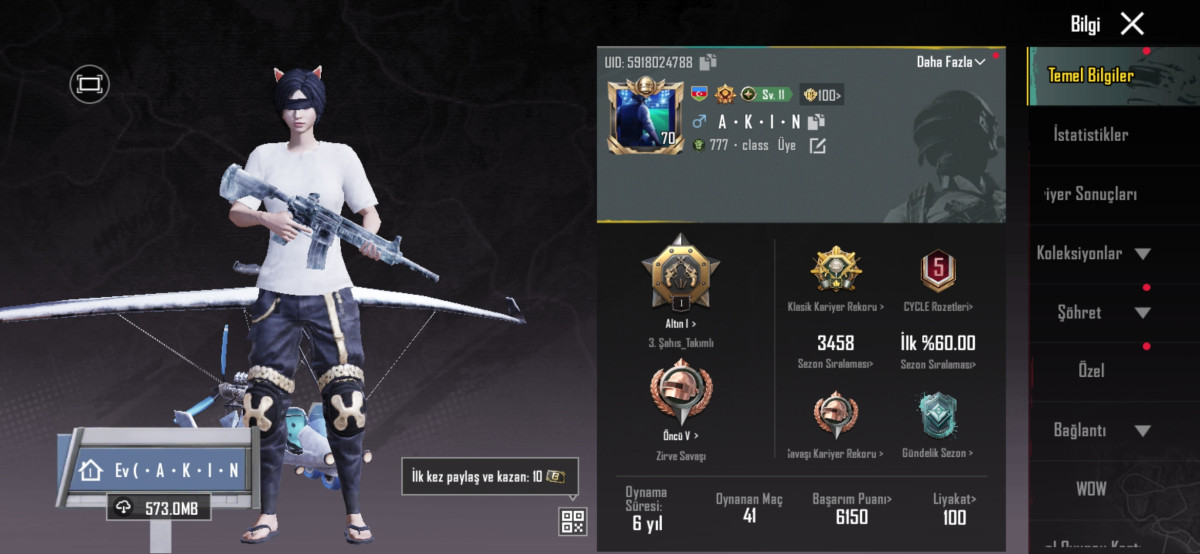The height and width of the screenshot is (554, 1200).
Task: Open the Ev home sign button
Action: 158,470
